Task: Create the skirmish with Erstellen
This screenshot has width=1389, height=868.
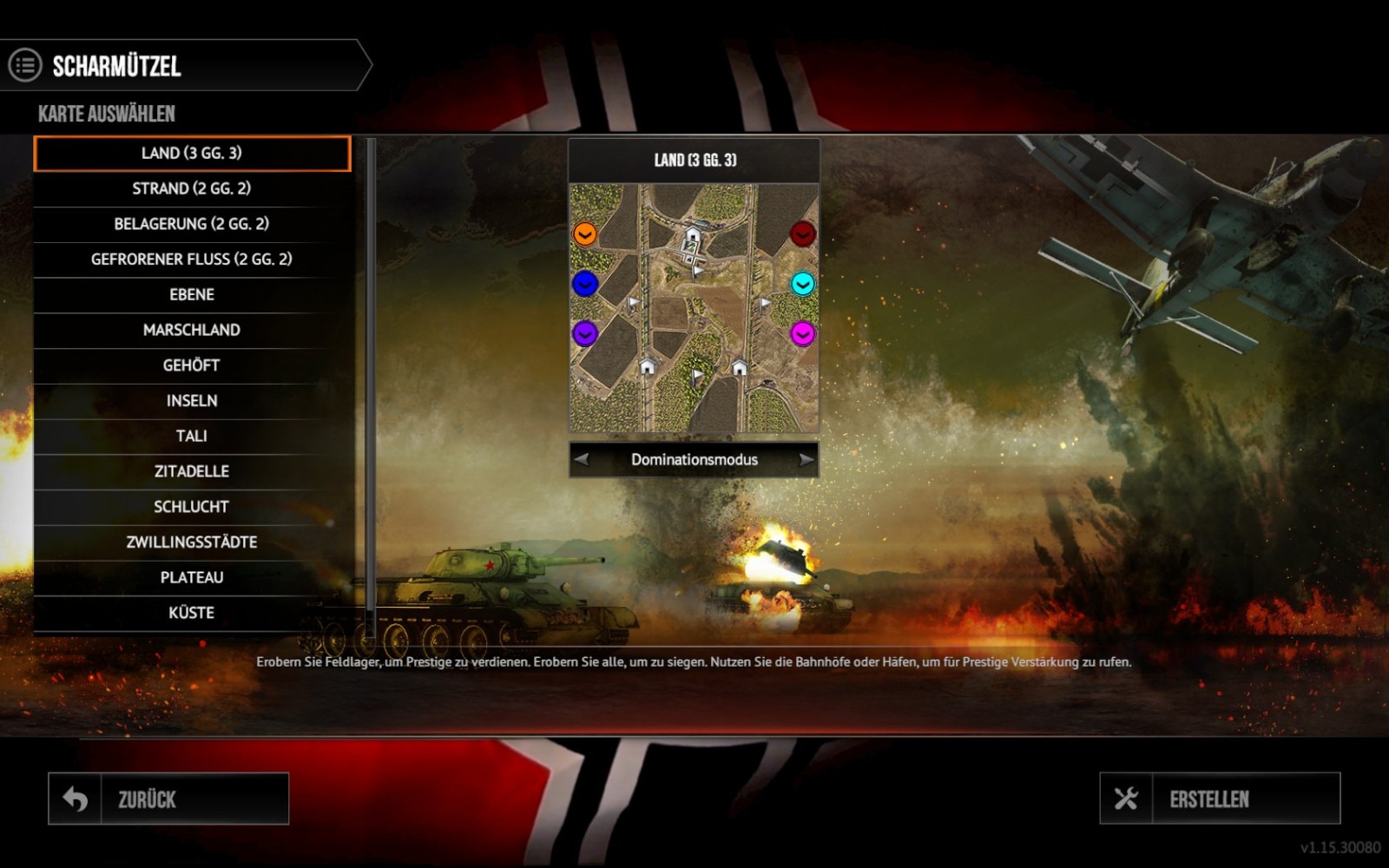Action: tap(1220, 799)
